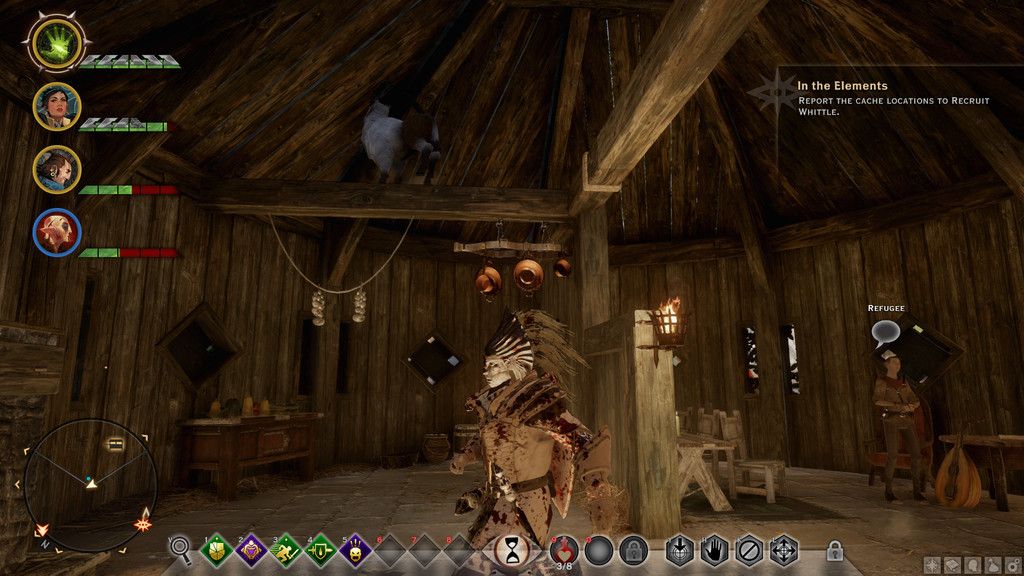Activate the purple ability in slot 2
Image resolution: width=1024 pixels, height=576 pixels.
251,549
